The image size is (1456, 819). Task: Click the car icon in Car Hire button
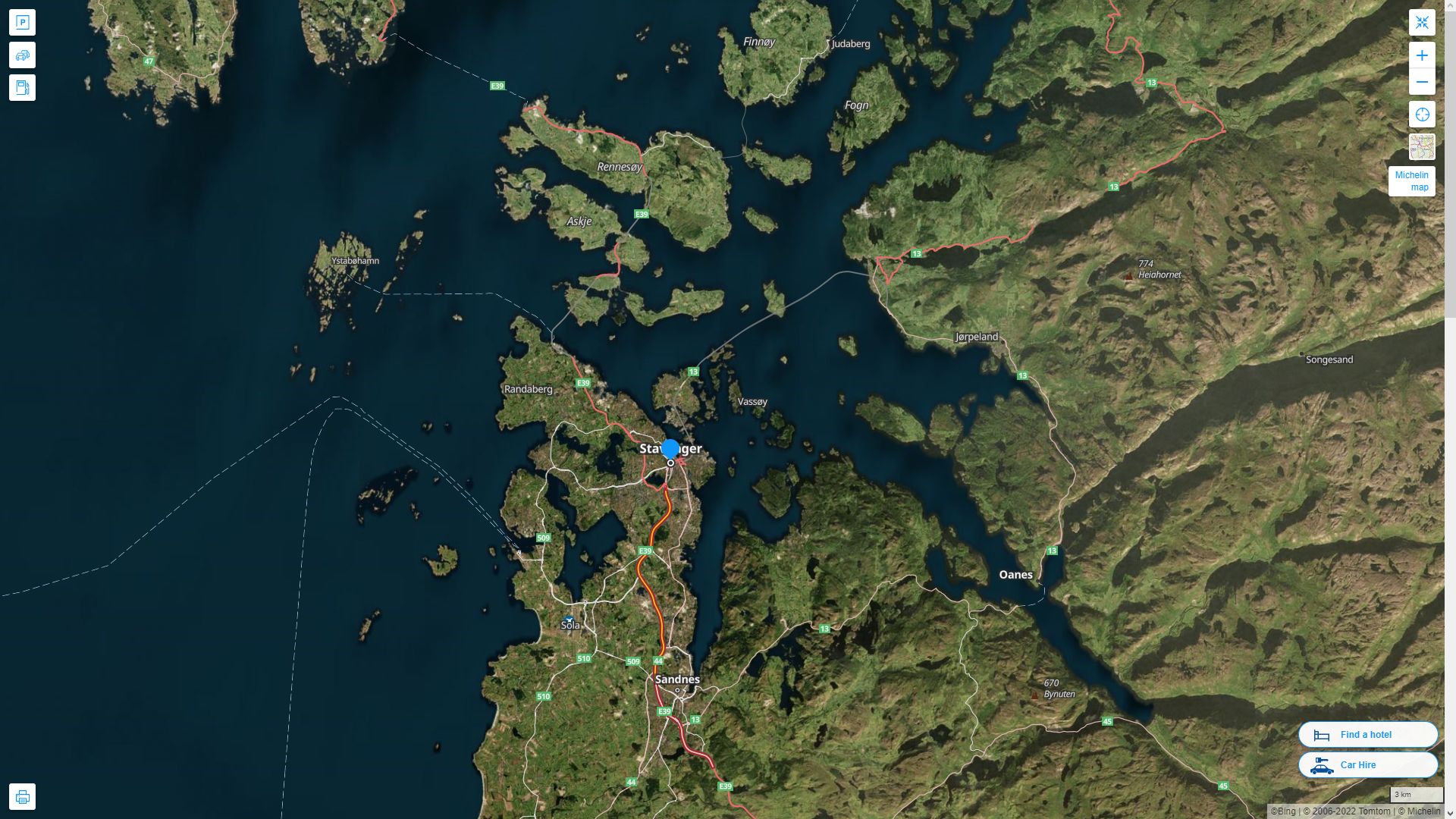[1320, 765]
